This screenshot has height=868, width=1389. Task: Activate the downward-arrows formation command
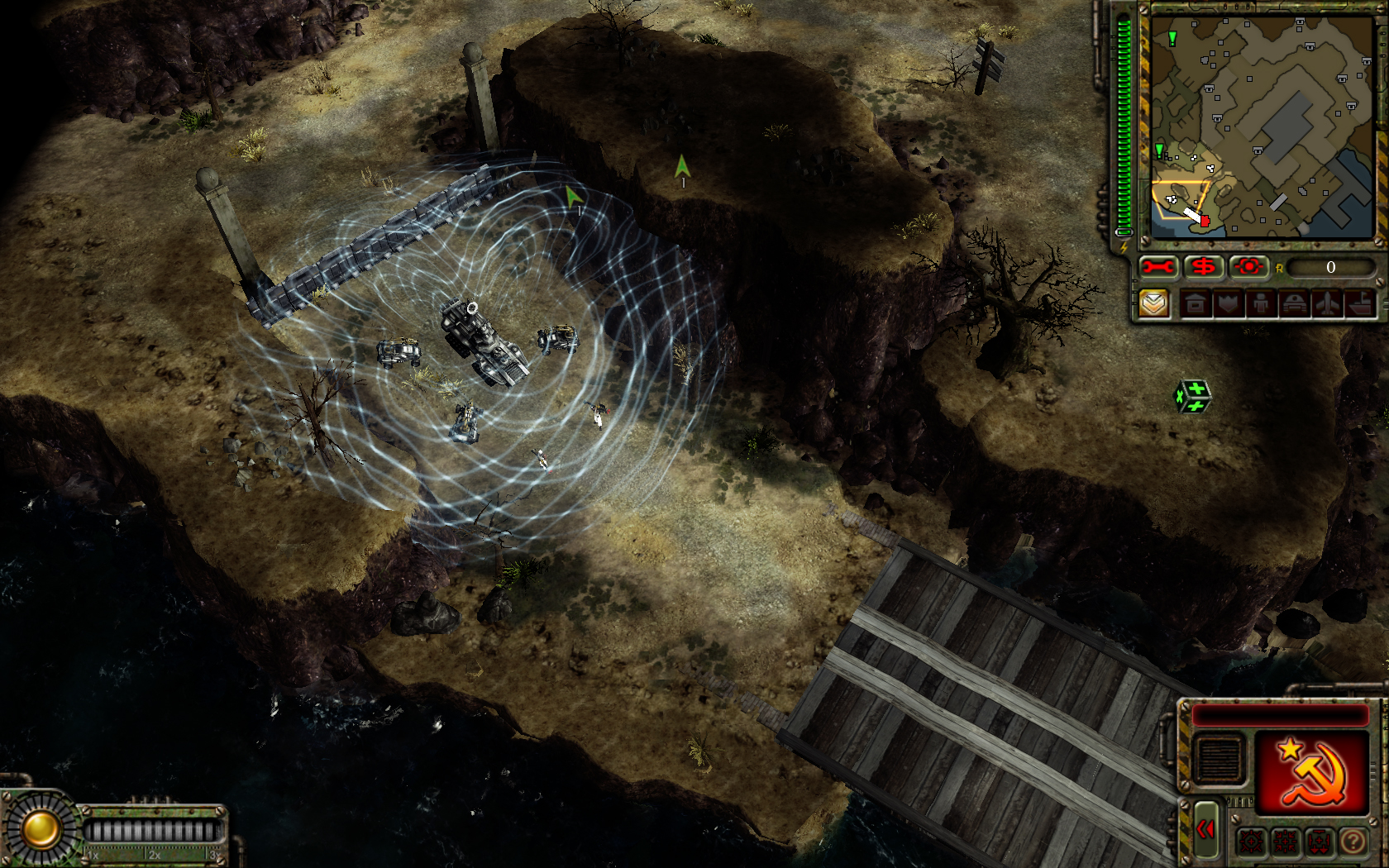click(x=1320, y=842)
